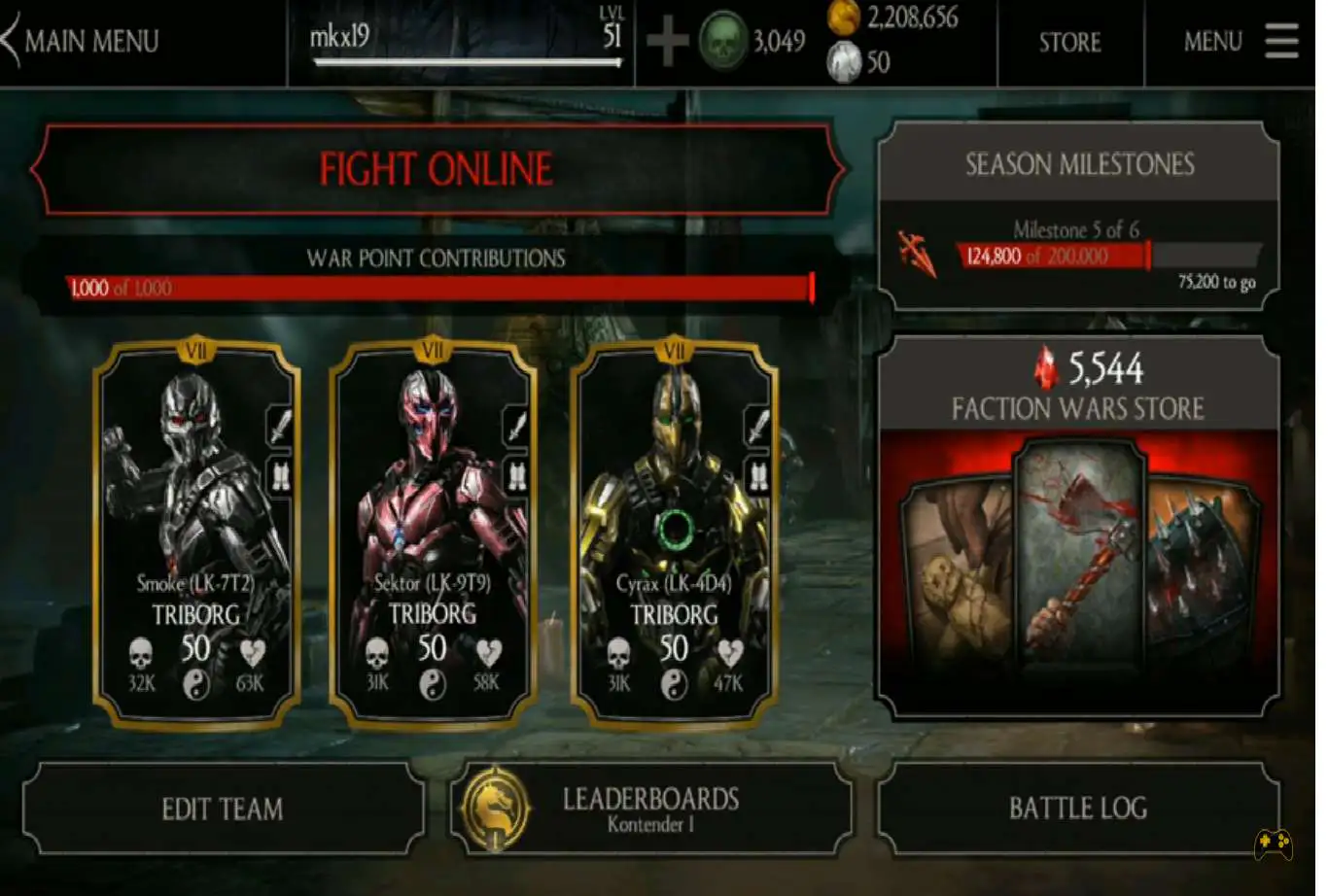Tap the plus icon to buy souls
Screen dimensions: 1328x896
click(667, 42)
